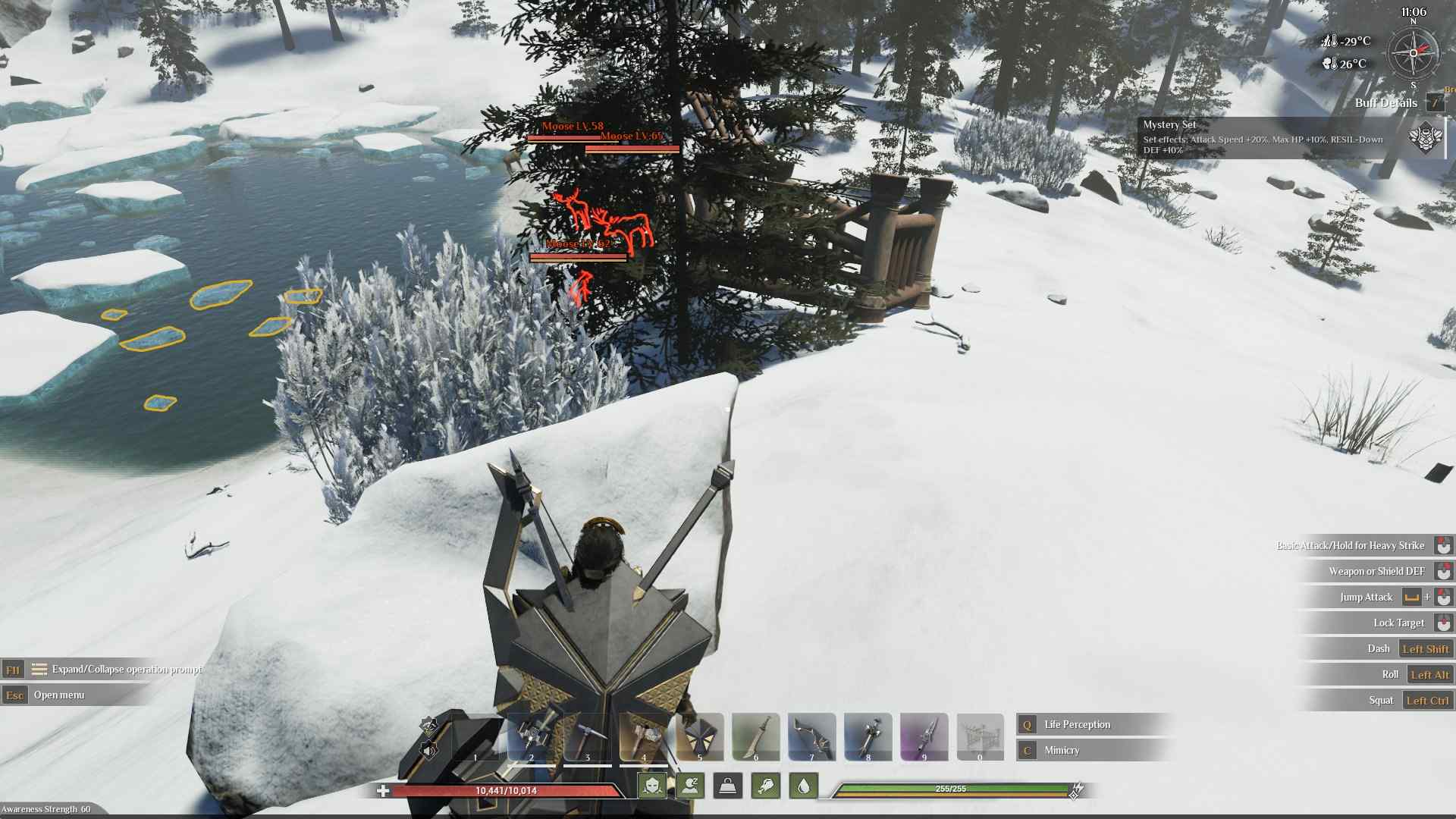Select the crossbow in hotbar slot 2
Image resolution: width=1456 pixels, height=819 pixels.
coord(532,736)
